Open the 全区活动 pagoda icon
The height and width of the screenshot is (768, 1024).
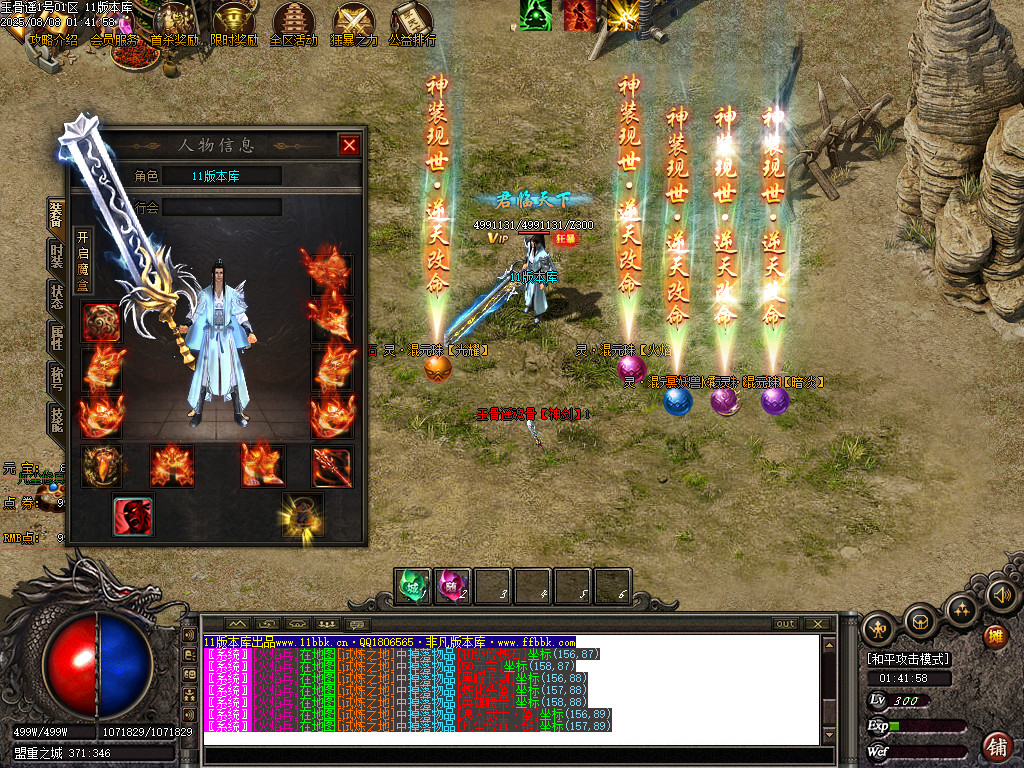point(294,26)
